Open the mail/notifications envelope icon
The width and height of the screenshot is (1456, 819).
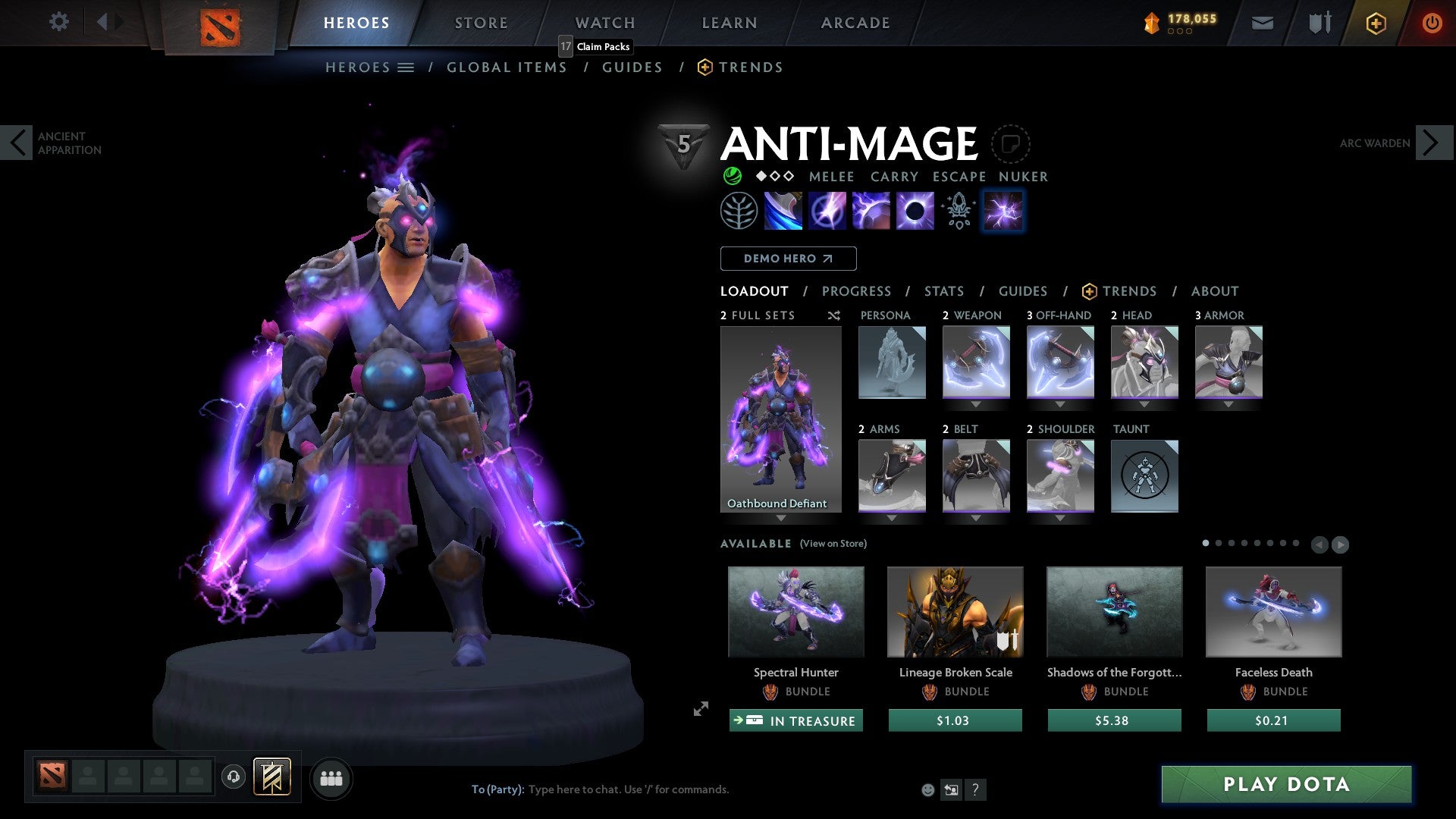[x=1263, y=23]
